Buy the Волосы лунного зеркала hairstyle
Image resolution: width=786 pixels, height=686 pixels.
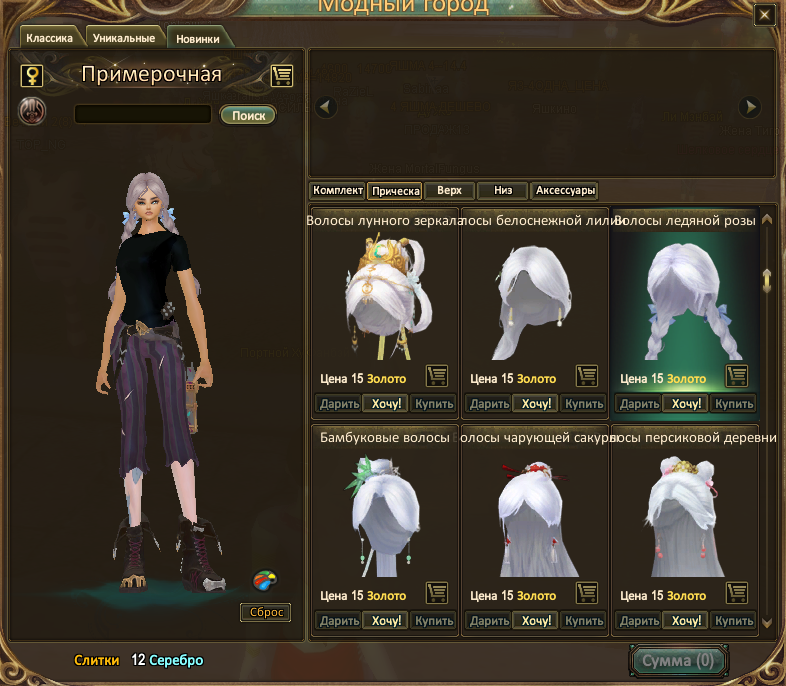click(x=434, y=404)
